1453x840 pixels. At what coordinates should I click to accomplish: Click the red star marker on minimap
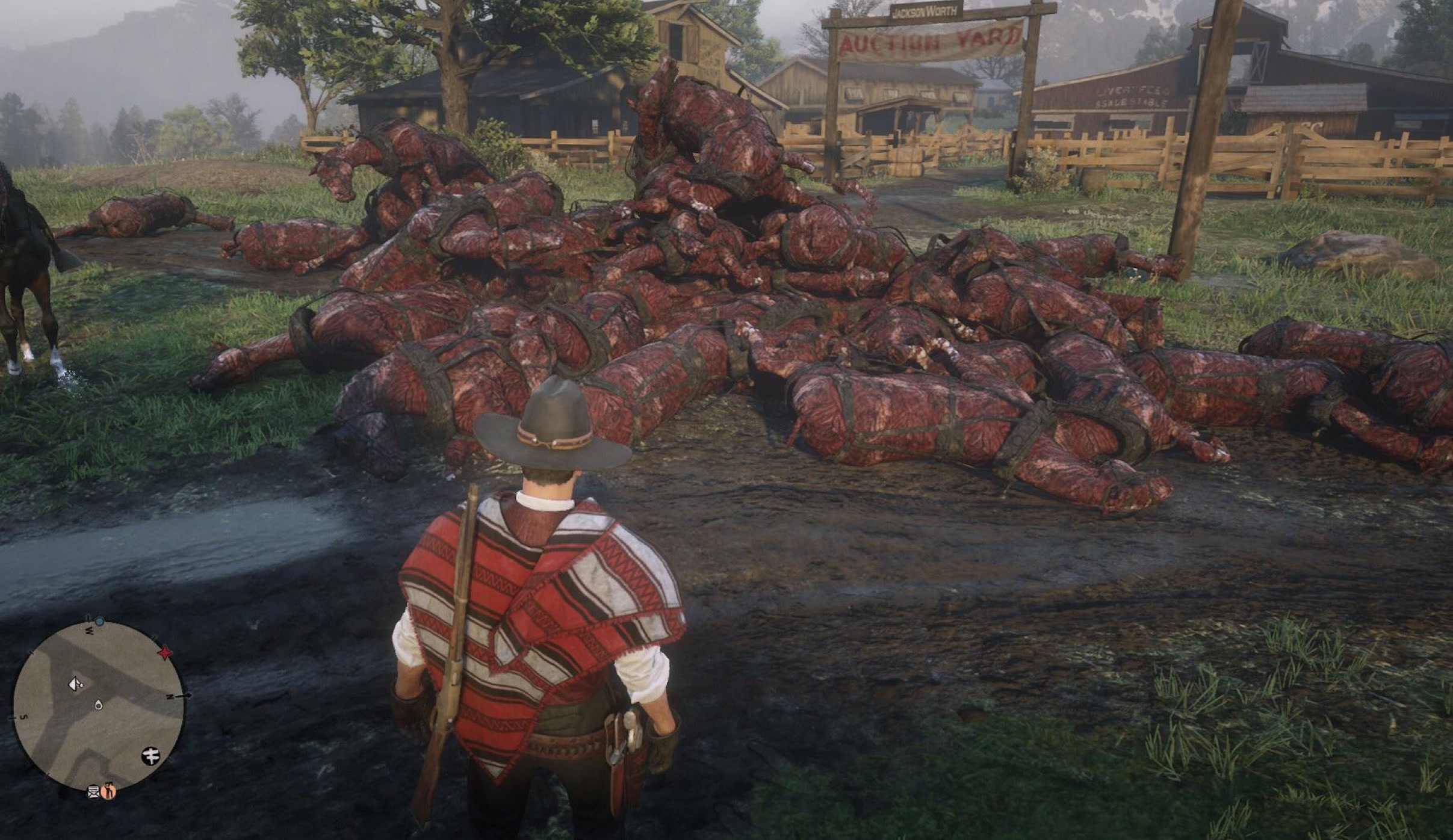pyautogui.click(x=164, y=653)
